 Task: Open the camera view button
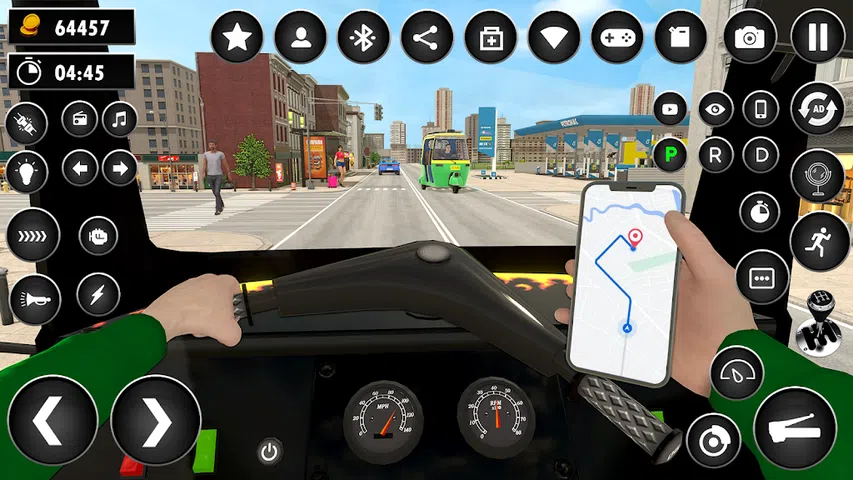point(749,37)
